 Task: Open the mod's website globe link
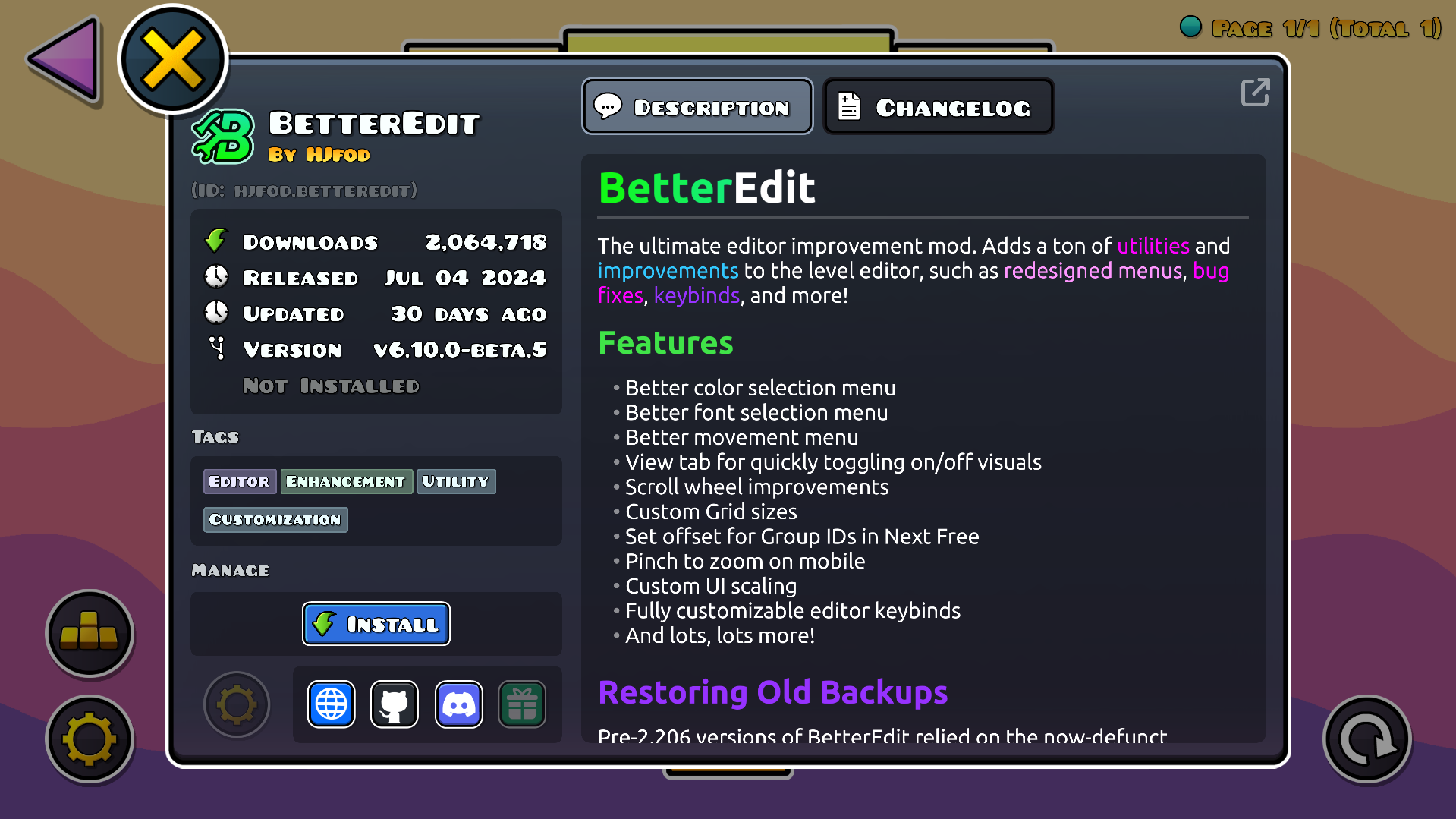[x=332, y=704]
